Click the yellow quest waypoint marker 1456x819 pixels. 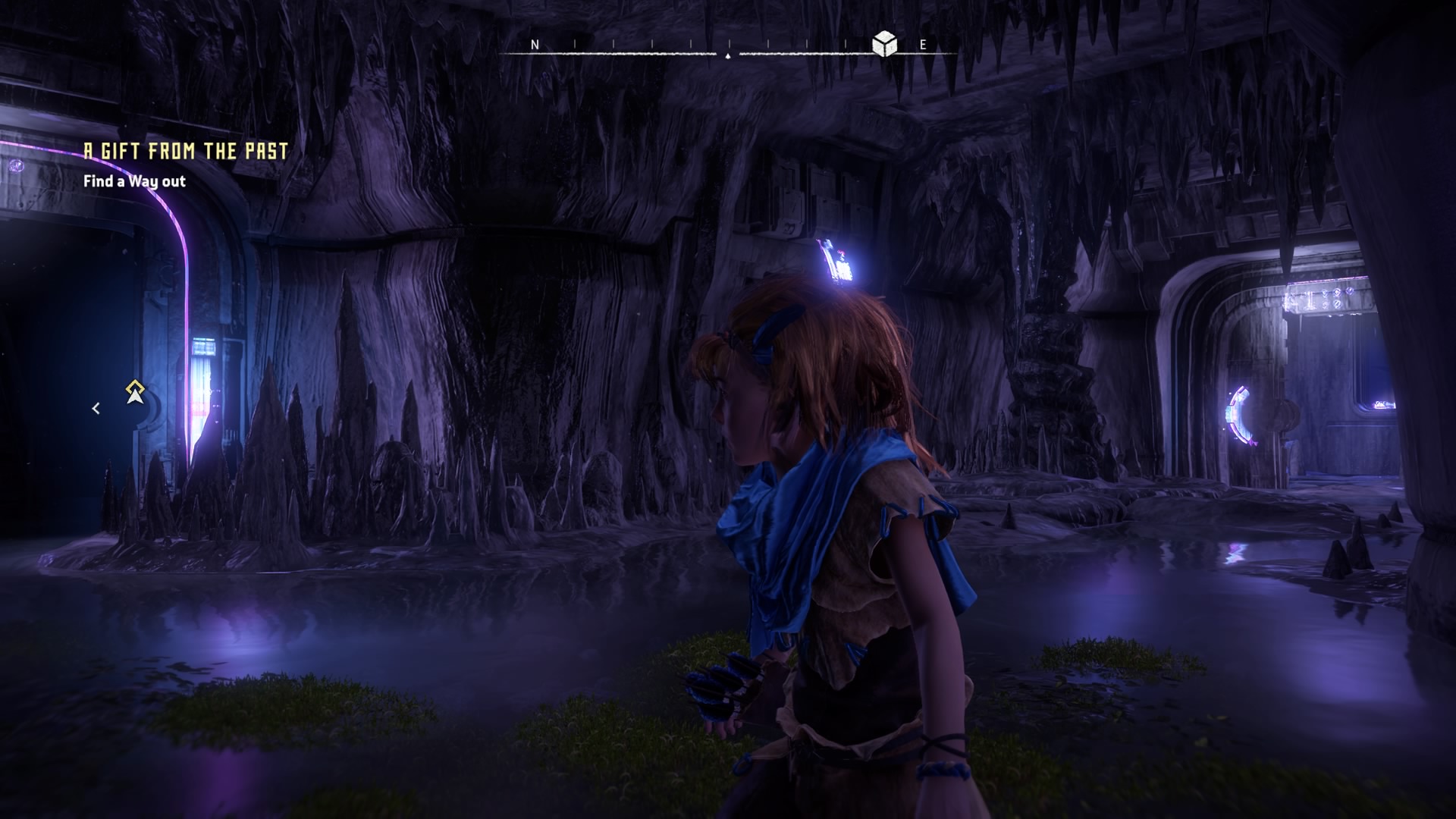pos(135,392)
